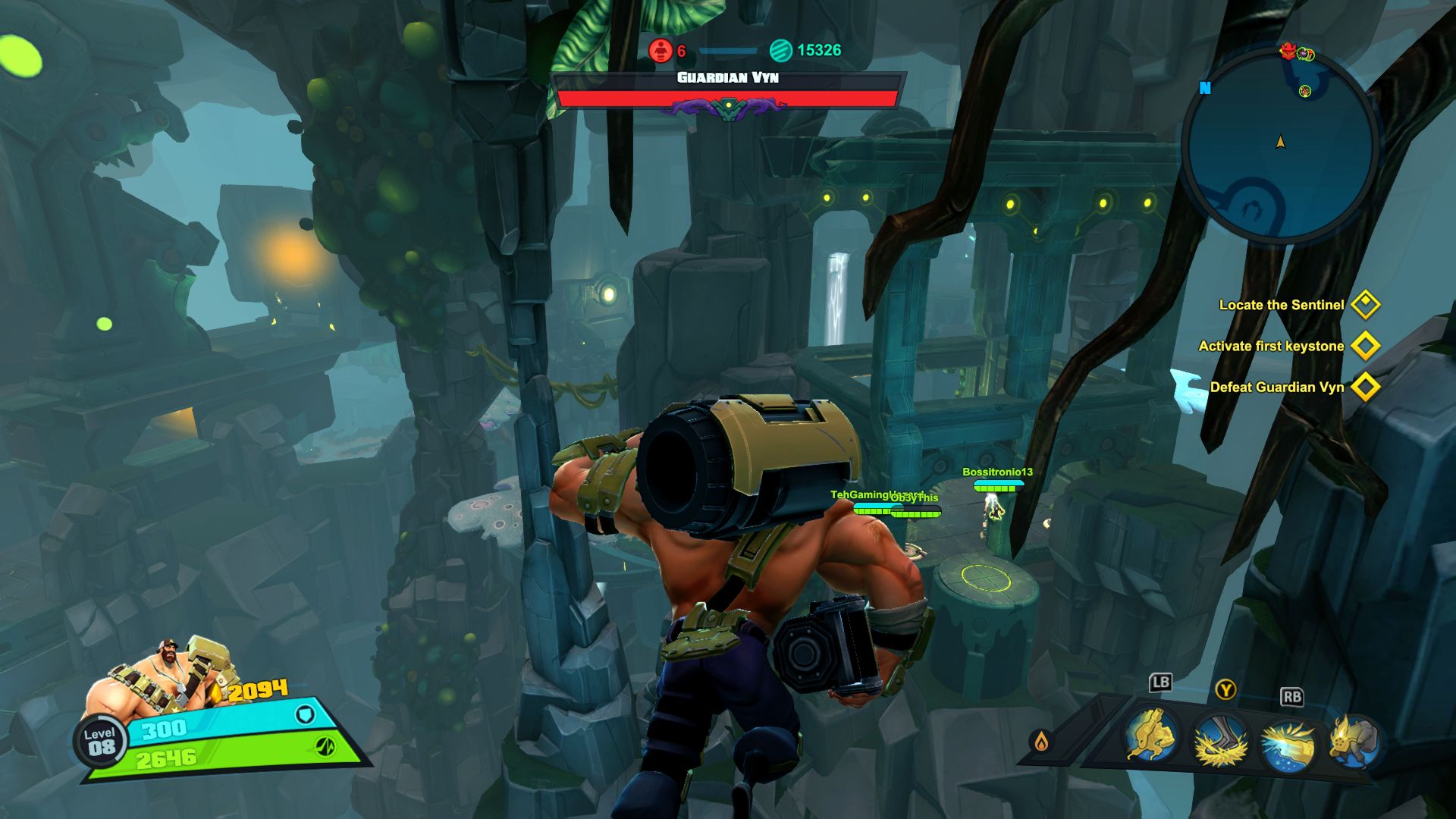Viewport: 1456px width, 819px height.
Task: Open the Level 08 badge
Action: [100, 741]
